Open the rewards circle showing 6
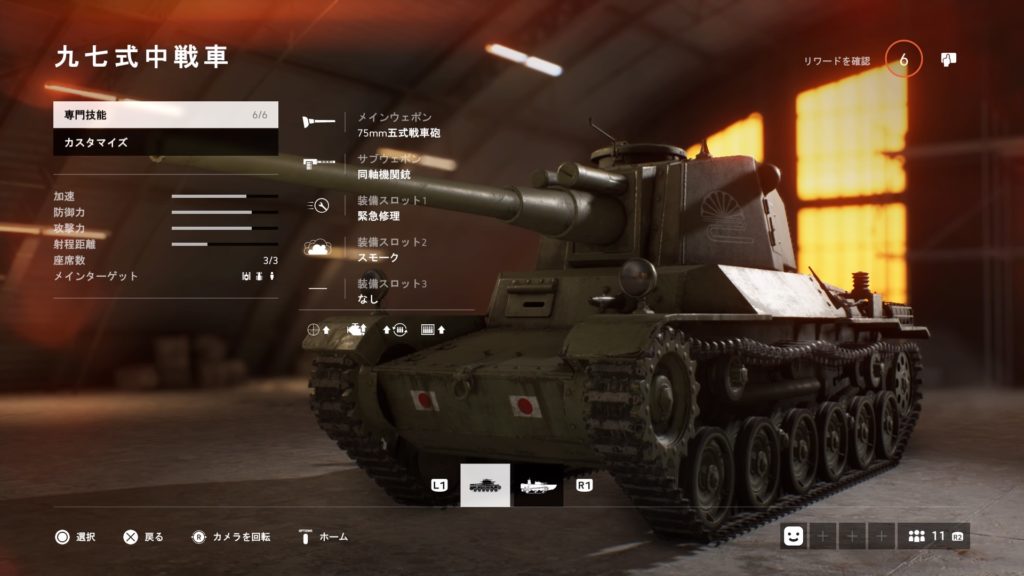The image size is (1024, 576). pyautogui.click(x=904, y=60)
